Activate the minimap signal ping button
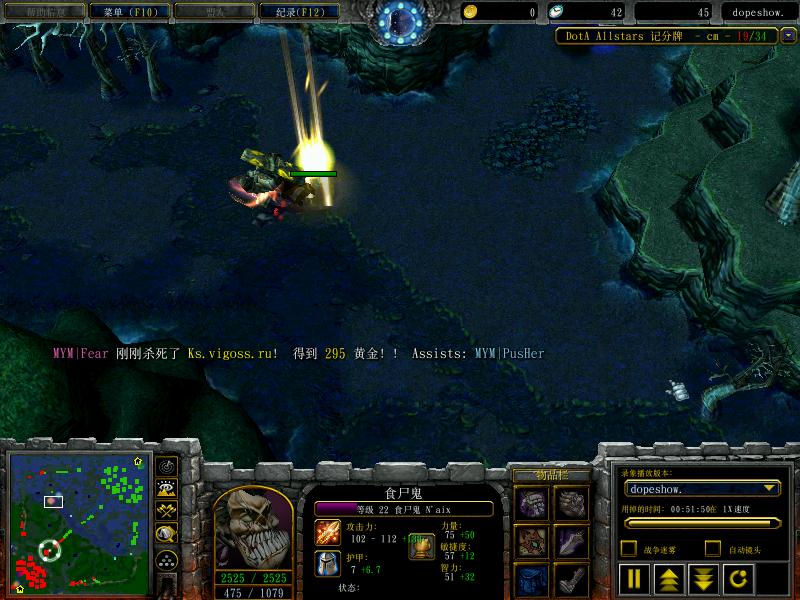800x600 pixels. pyautogui.click(x=166, y=465)
